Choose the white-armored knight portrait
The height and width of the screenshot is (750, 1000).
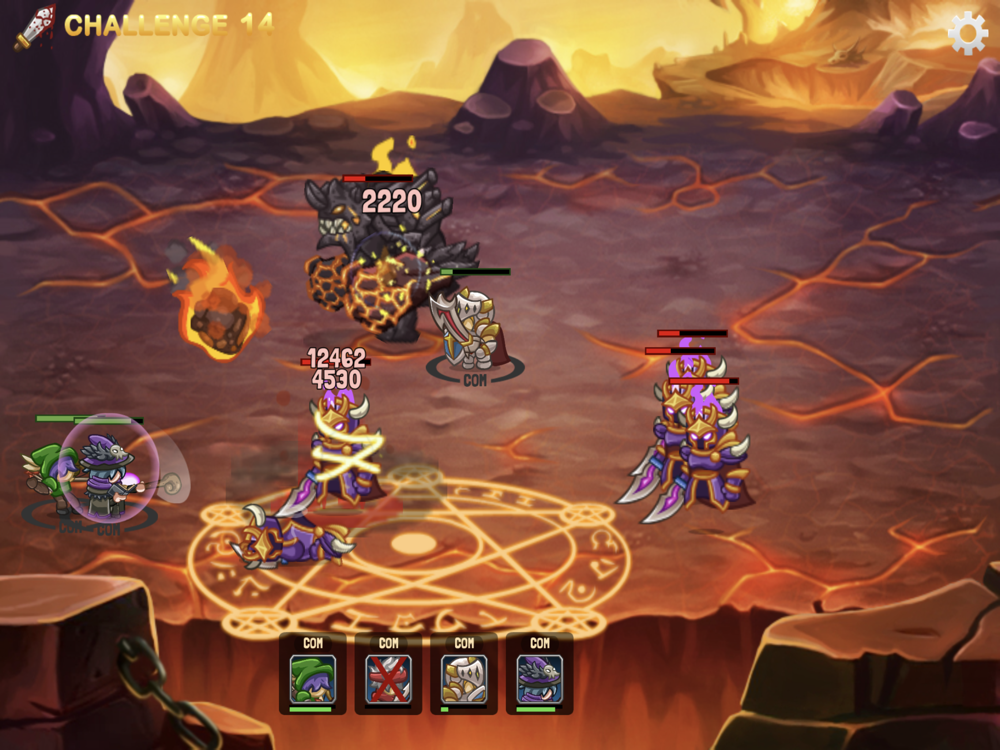464,678
